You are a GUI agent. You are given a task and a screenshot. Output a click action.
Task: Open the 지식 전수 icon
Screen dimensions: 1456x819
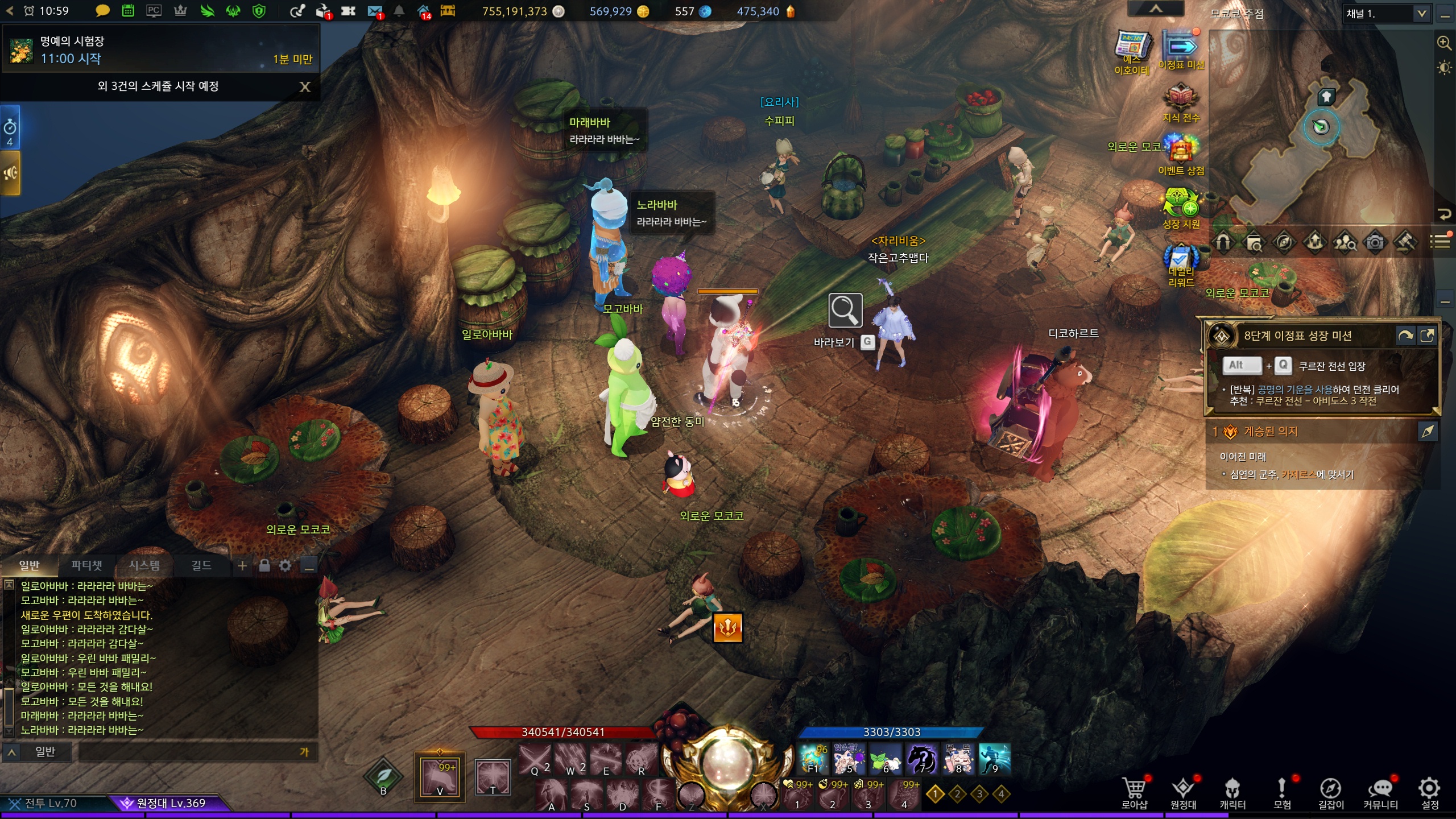tap(1181, 99)
